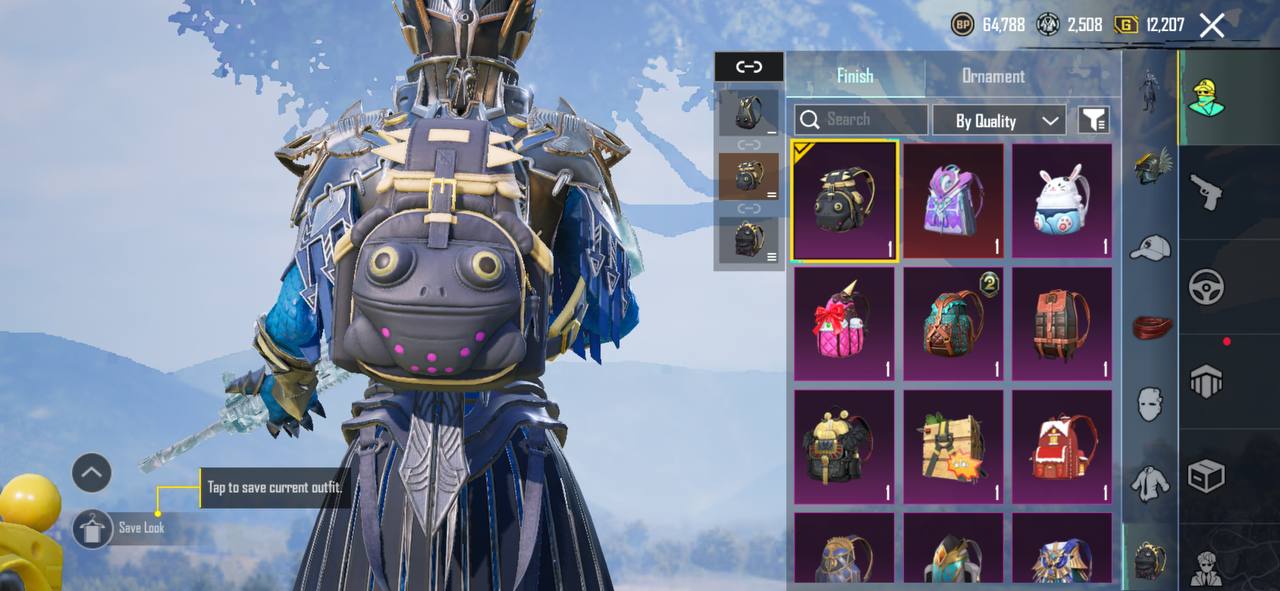1280x591 pixels.
Task: Open the By Quality sort dropdown
Action: point(998,121)
